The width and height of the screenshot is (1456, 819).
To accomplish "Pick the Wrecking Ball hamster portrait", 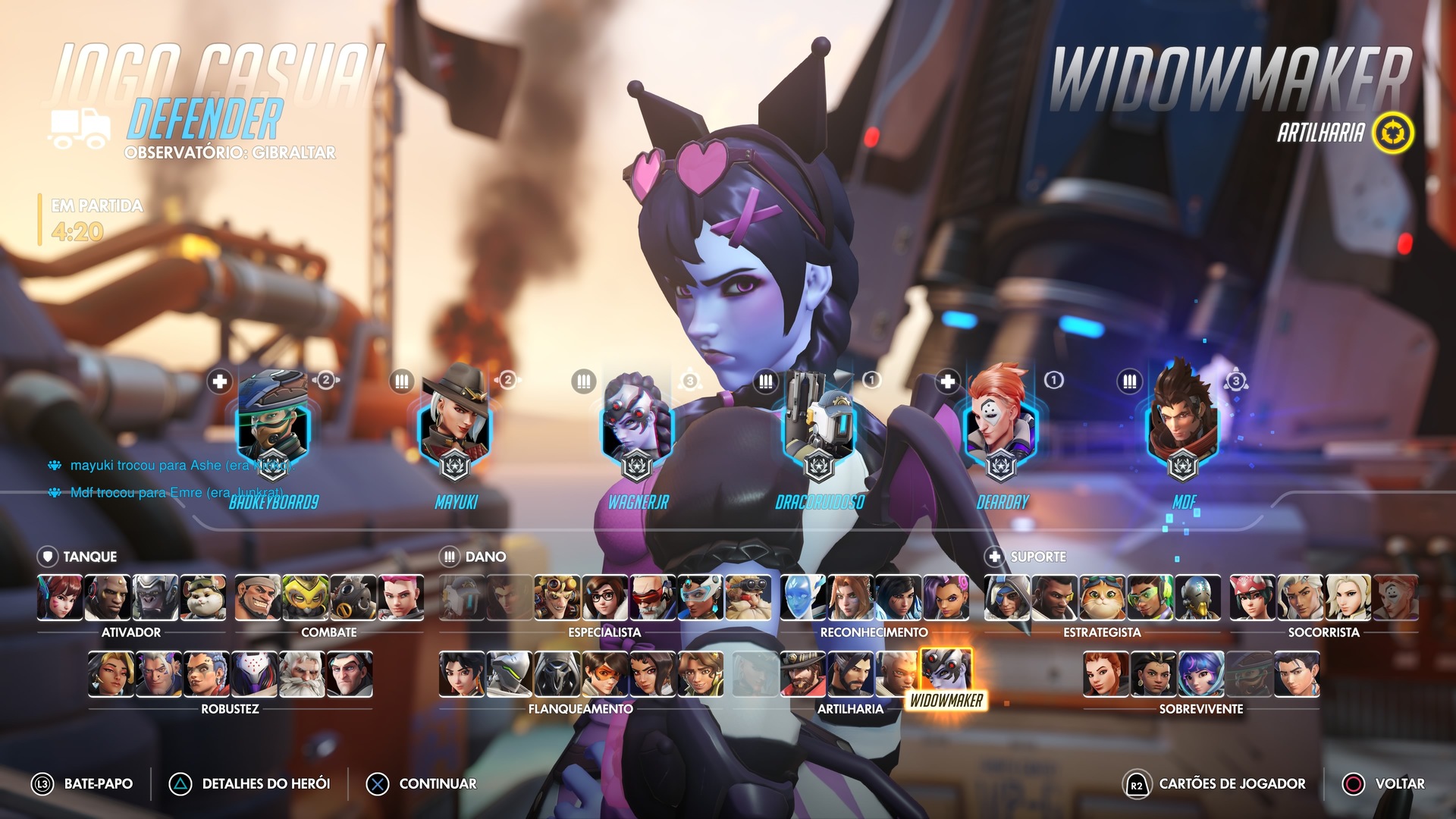I will 203,598.
